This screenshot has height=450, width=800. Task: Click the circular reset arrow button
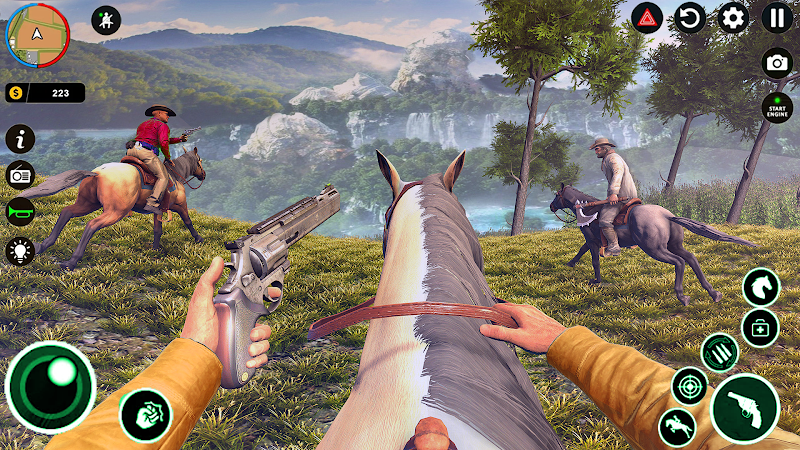691,18
